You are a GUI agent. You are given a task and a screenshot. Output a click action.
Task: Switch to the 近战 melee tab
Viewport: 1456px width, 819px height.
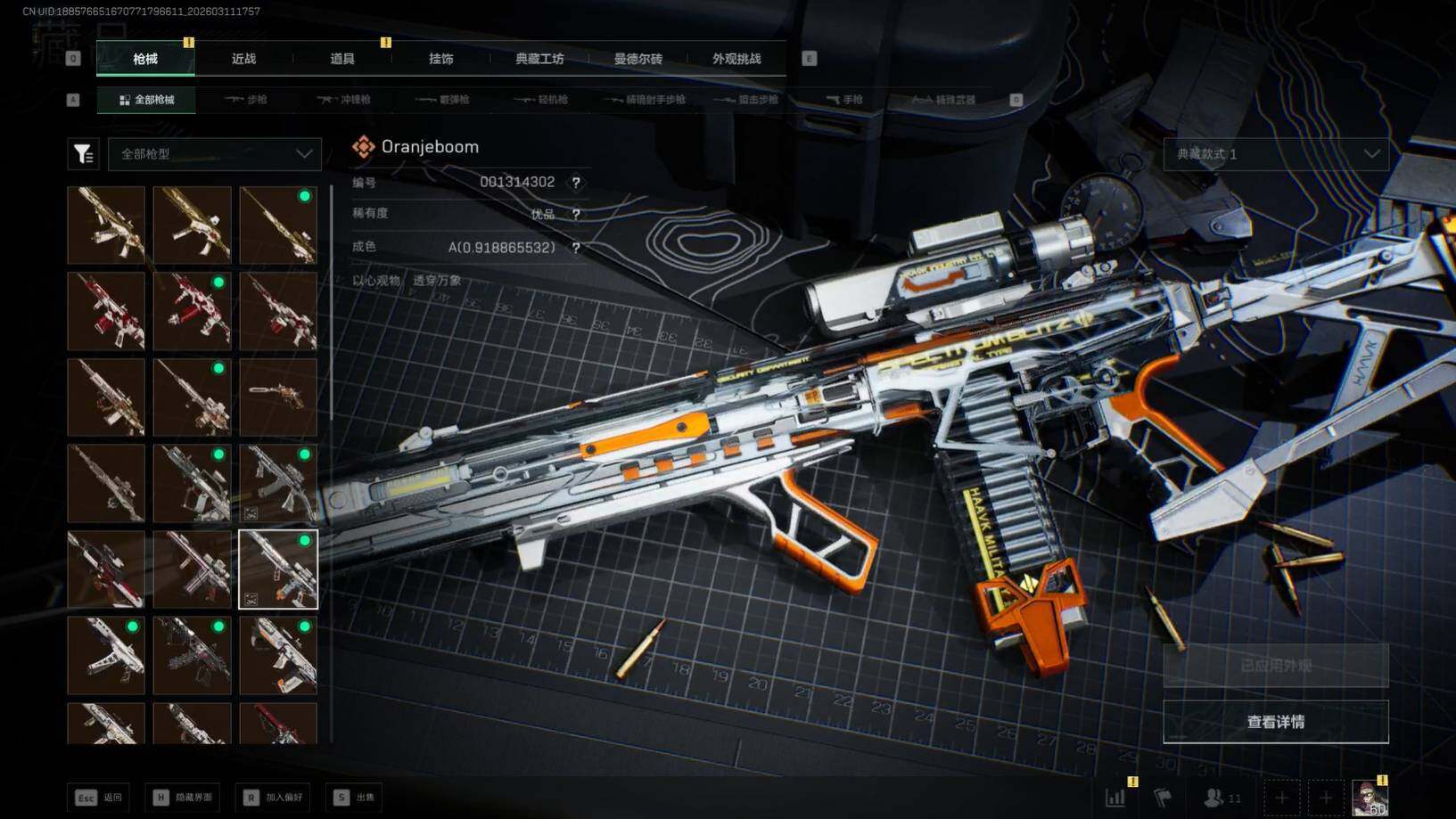point(243,59)
